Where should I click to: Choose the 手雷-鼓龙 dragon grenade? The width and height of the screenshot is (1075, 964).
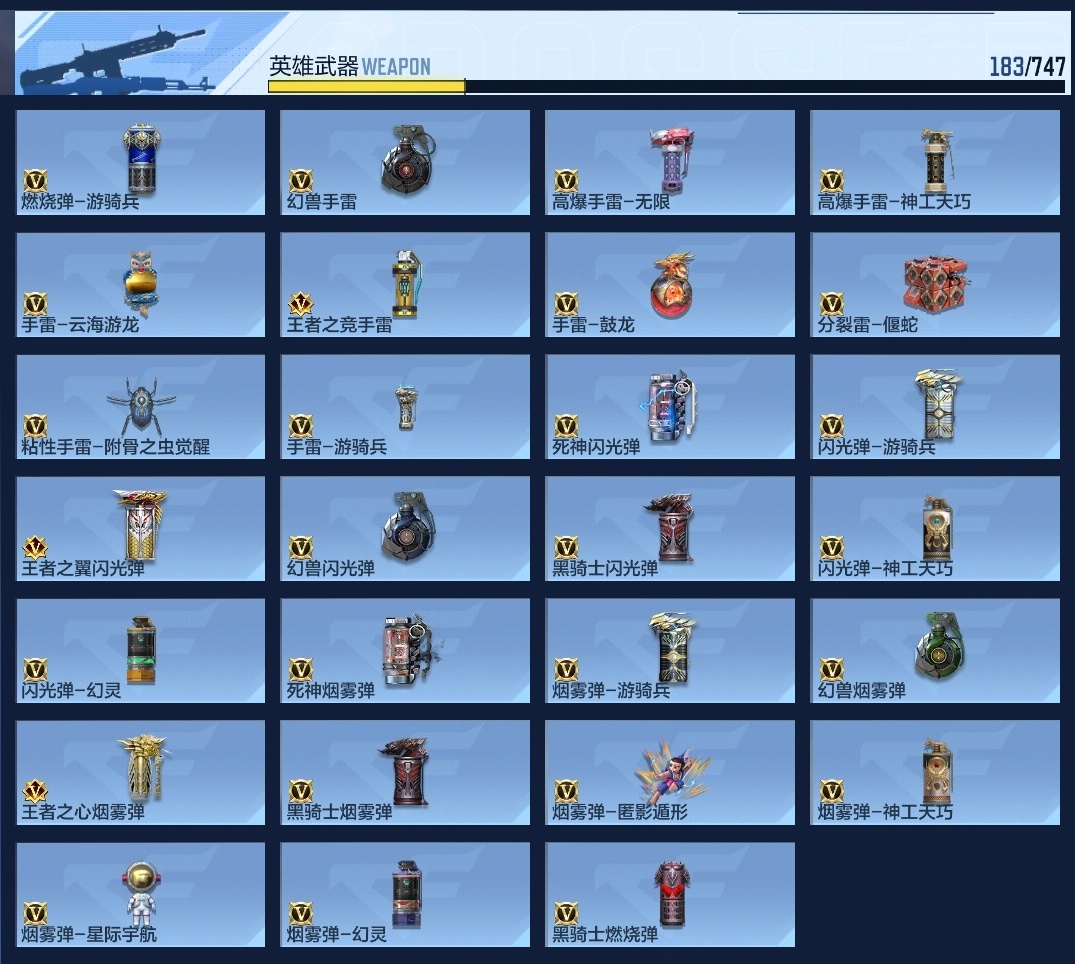[670, 284]
